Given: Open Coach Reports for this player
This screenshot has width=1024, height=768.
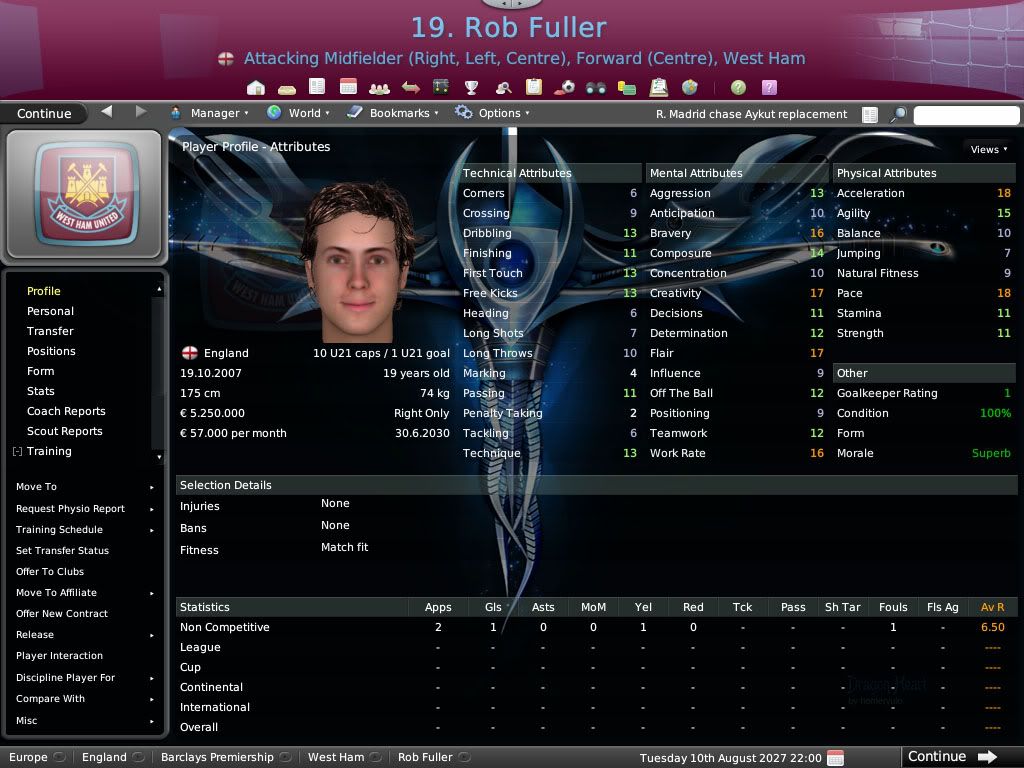Looking at the screenshot, I should click(x=66, y=411).
